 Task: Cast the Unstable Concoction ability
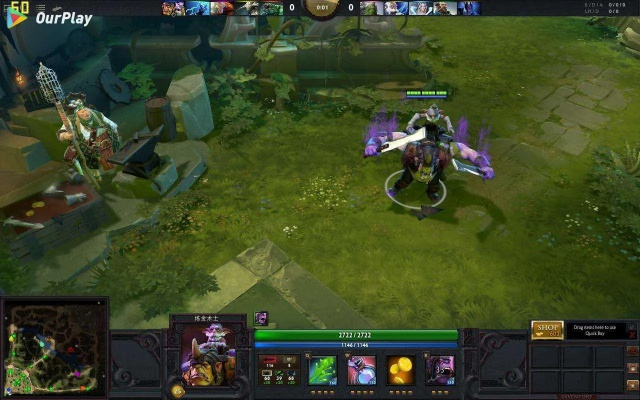(x=362, y=370)
